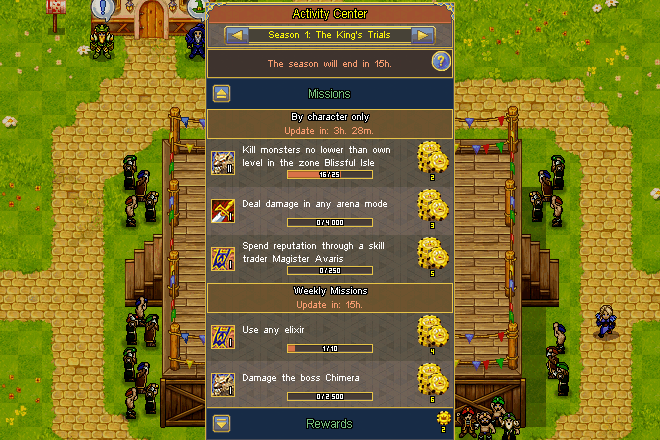Open the season help question mark
The height and width of the screenshot is (440, 660).
[x=440, y=62]
